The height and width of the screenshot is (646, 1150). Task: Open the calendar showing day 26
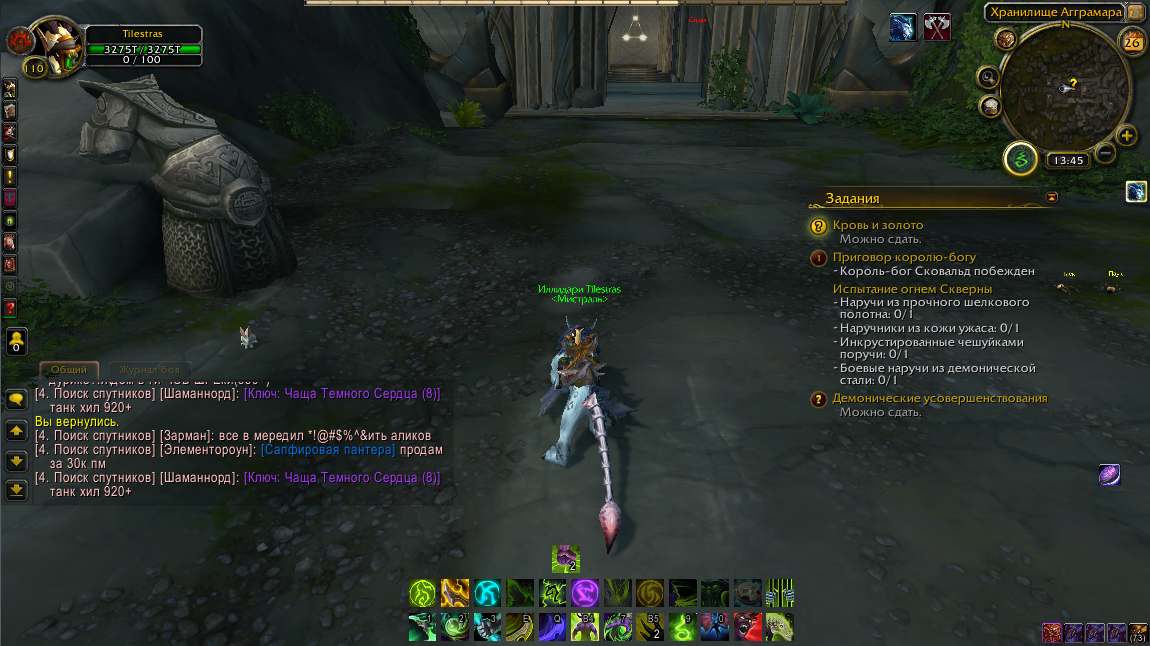tap(1132, 42)
